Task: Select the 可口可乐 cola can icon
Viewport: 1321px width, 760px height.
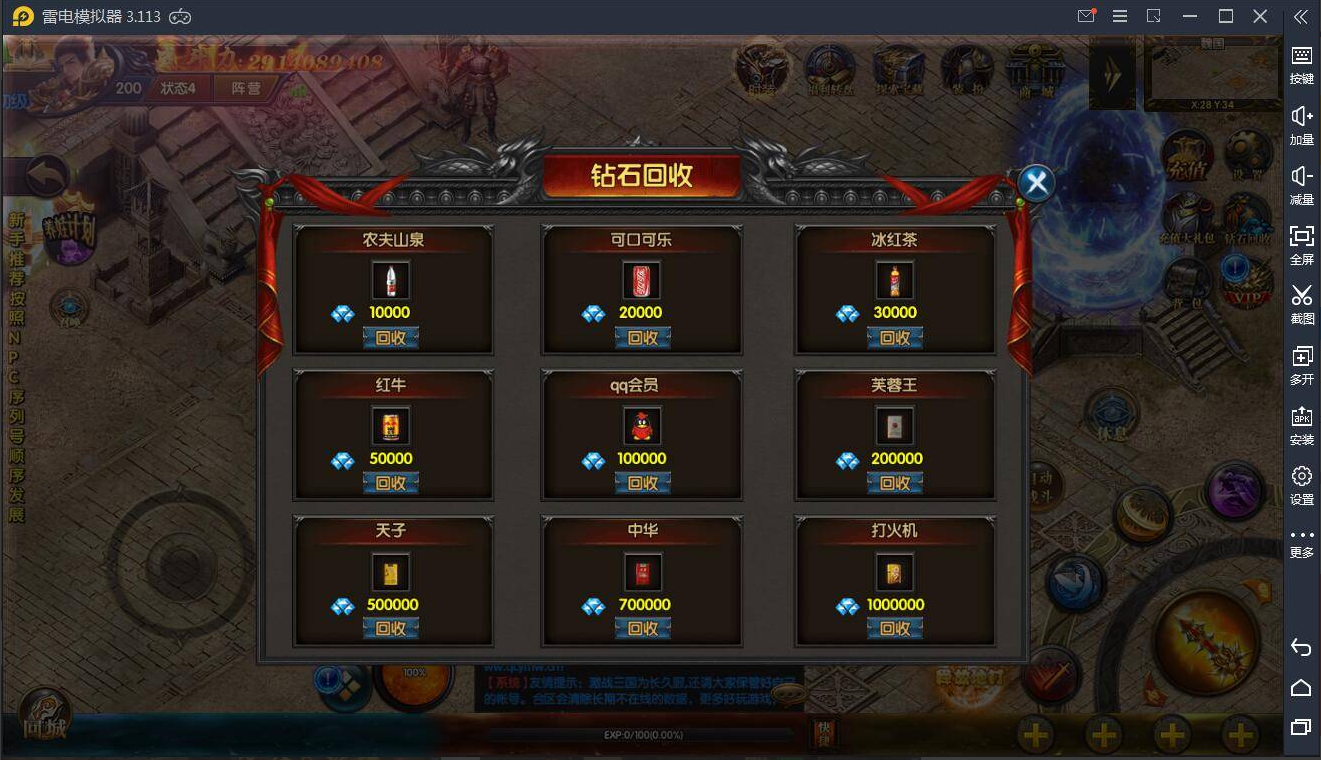Action: click(x=642, y=281)
